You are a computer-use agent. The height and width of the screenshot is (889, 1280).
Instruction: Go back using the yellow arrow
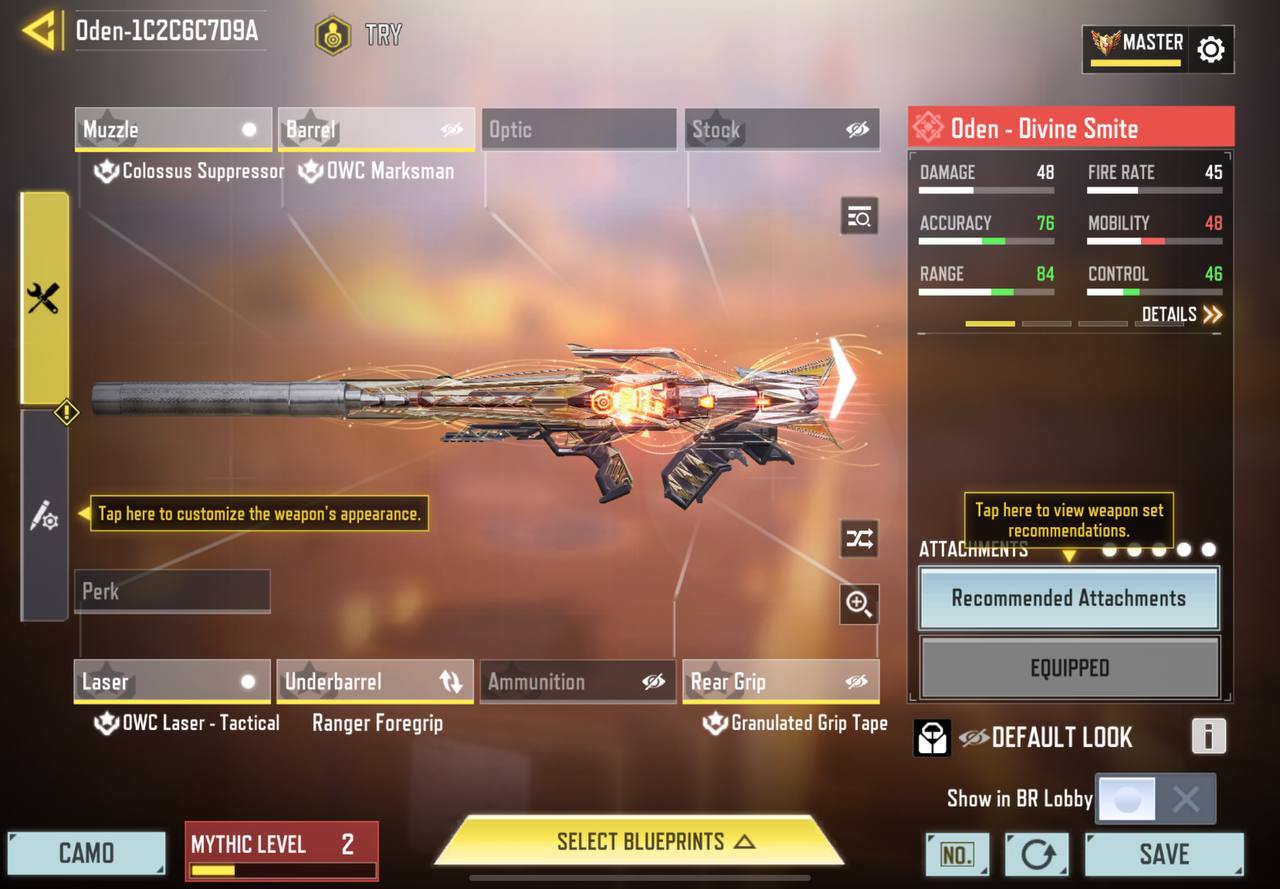coord(38,31)
